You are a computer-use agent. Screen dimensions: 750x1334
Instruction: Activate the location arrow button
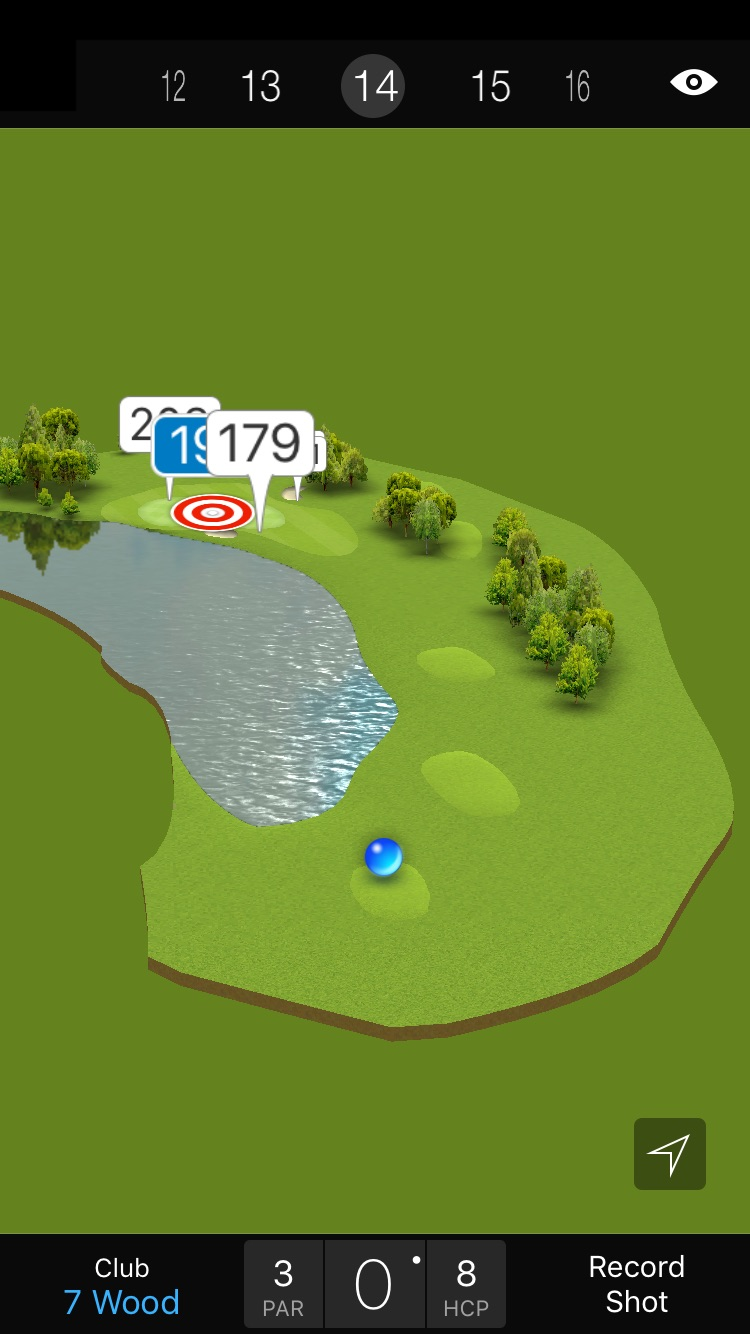click(669, 1154)
